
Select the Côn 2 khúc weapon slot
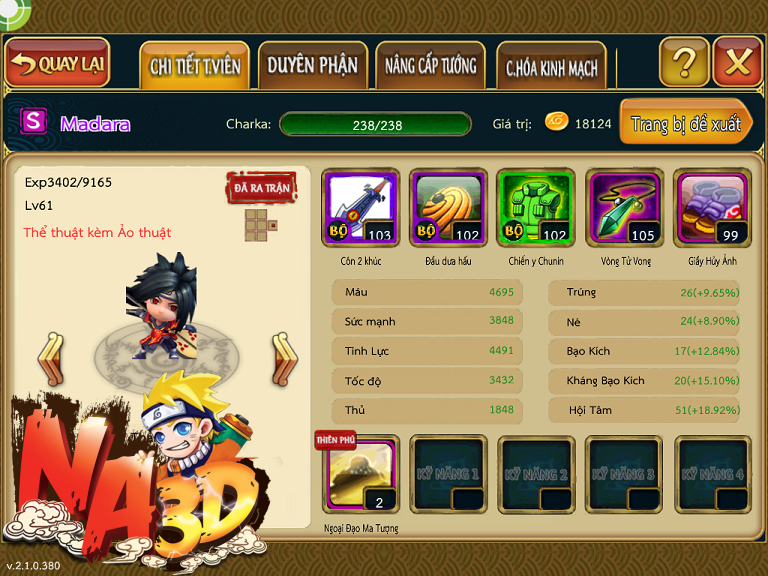tap(361, 207)
